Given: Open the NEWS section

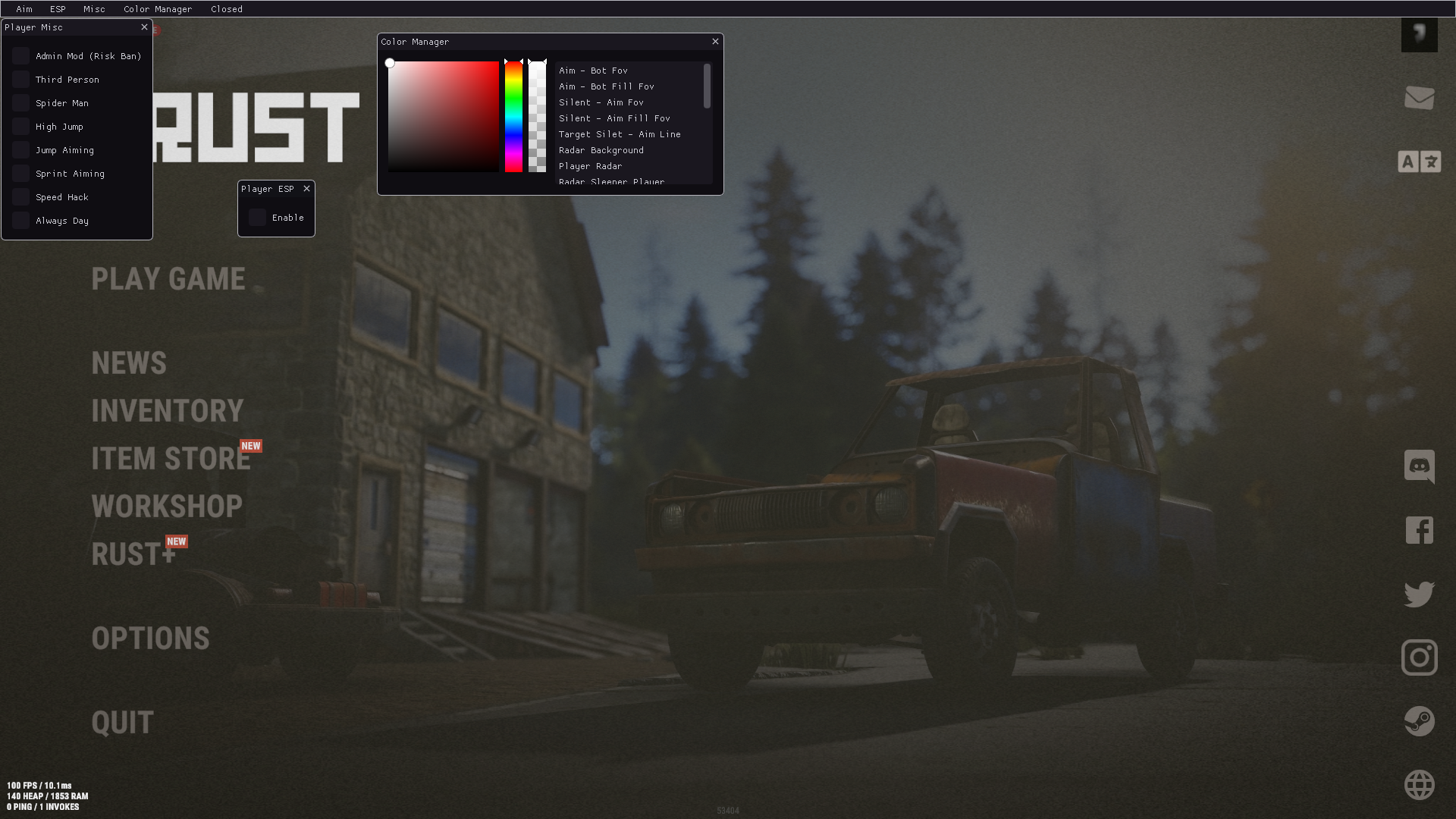Looking at the screenshot, I should pyautogui.click(x=129, y=363).
